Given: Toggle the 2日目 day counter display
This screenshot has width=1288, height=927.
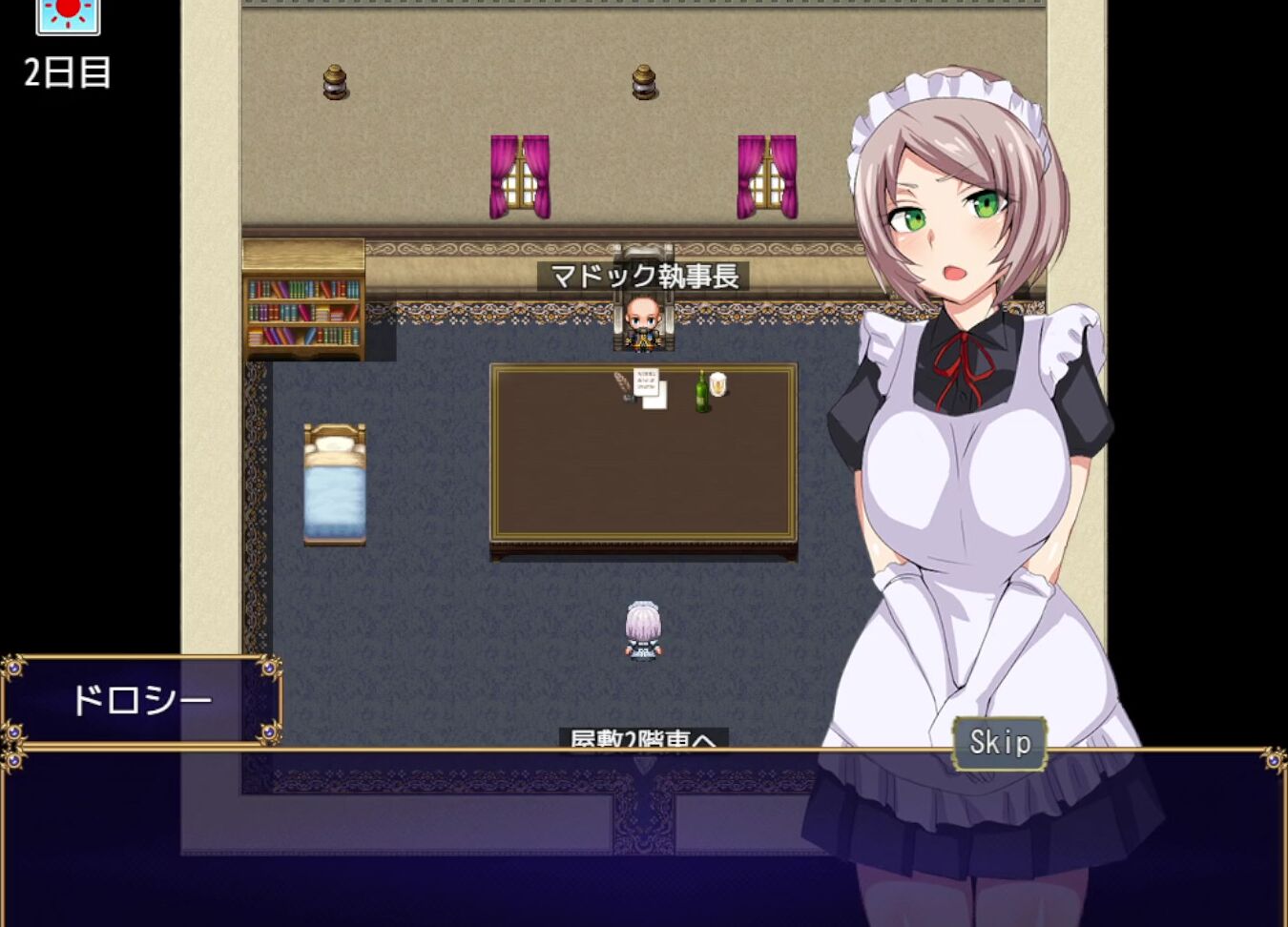Looking at the screenshot, I should pyautogui.click(x=65, y=71).
